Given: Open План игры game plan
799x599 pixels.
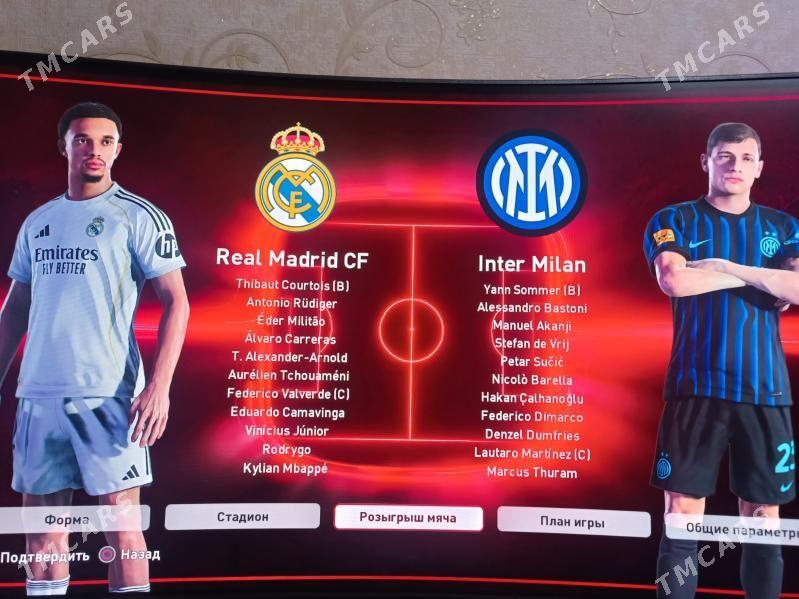Looking at the screenshot, I should coord(573,521).
